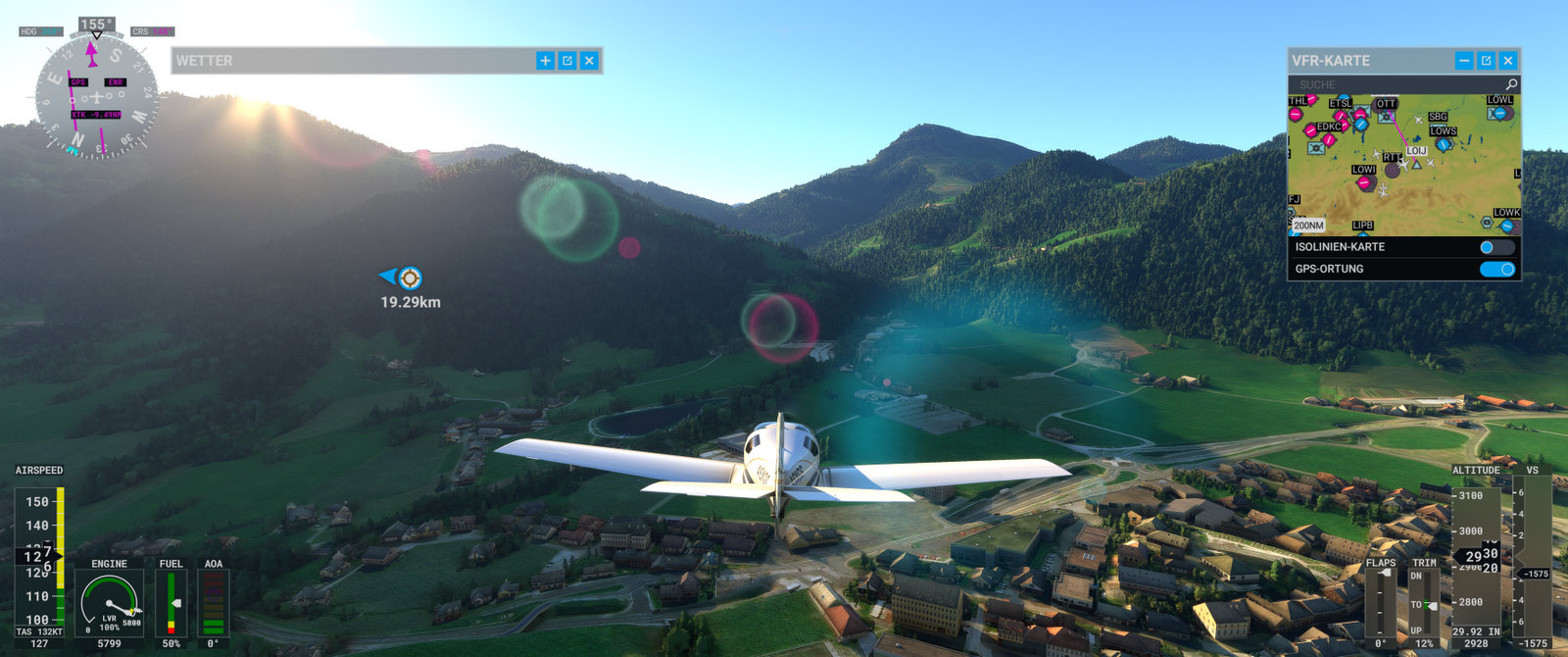Click the OTT navaid marker on map
Viewport: 1568px width, 657px height.
click(x=1386, y=116)
